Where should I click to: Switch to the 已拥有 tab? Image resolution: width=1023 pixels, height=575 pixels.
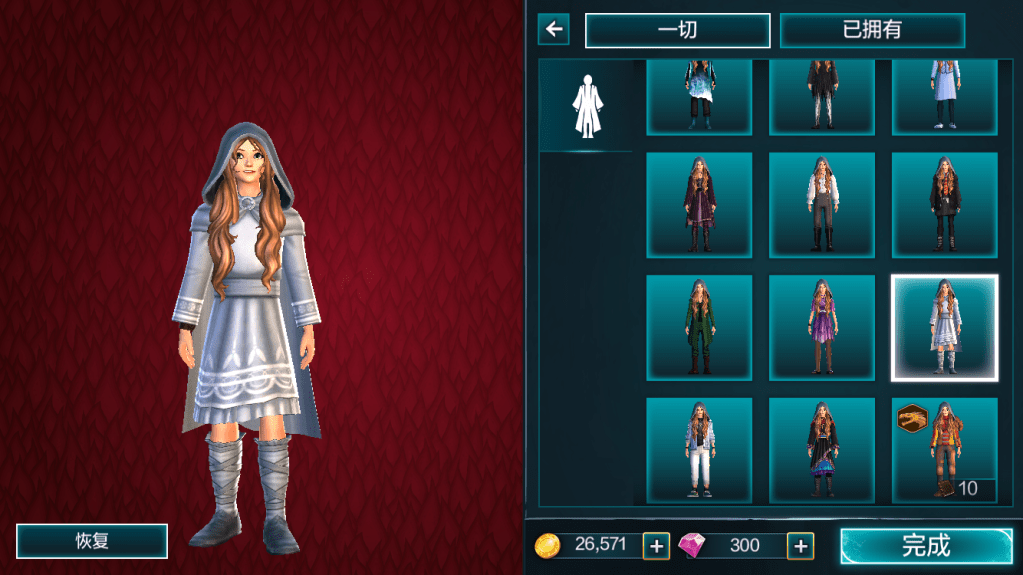click(x=872, y=30)
